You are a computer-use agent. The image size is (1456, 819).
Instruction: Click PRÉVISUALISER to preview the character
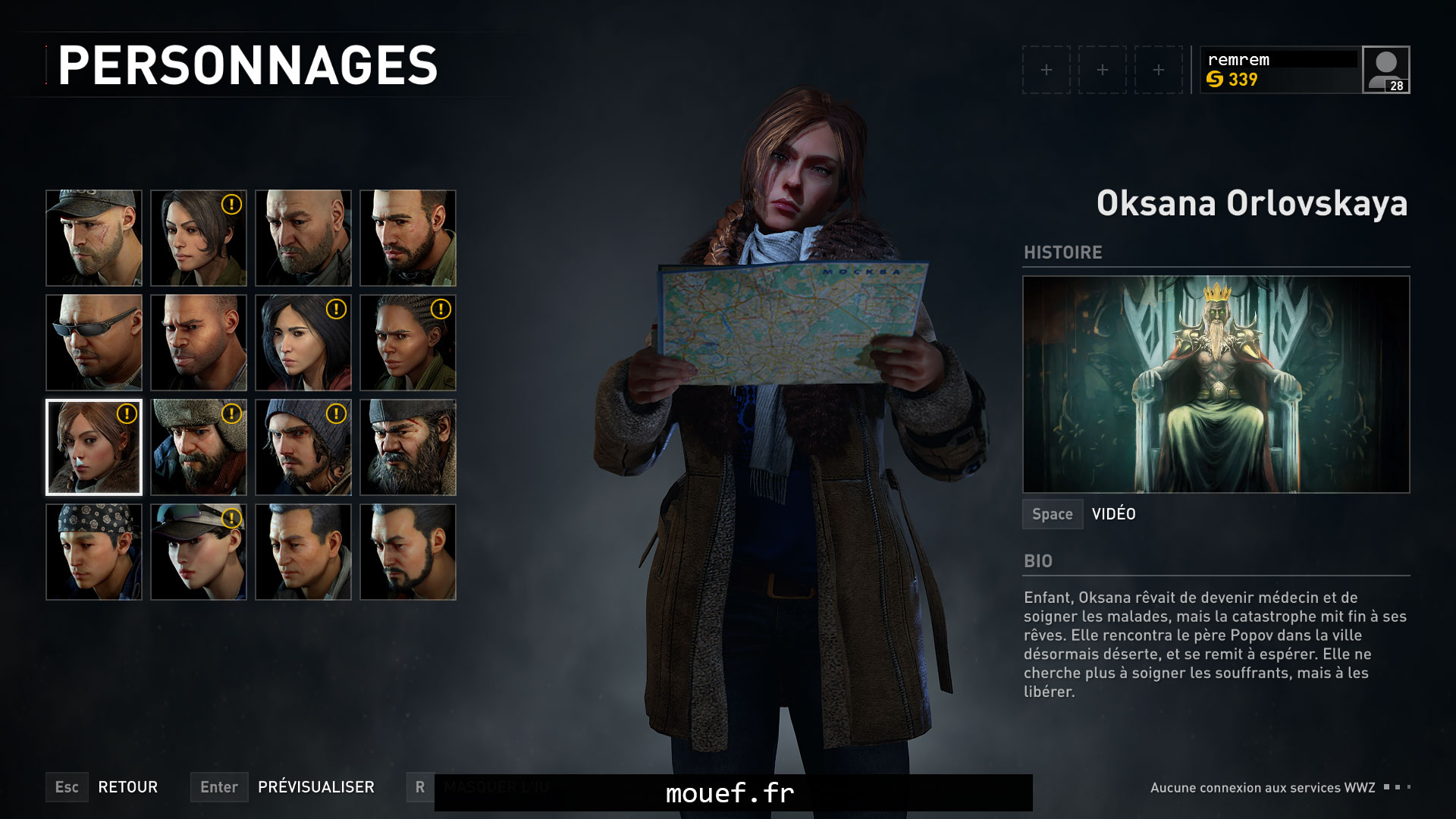[315, 787]
